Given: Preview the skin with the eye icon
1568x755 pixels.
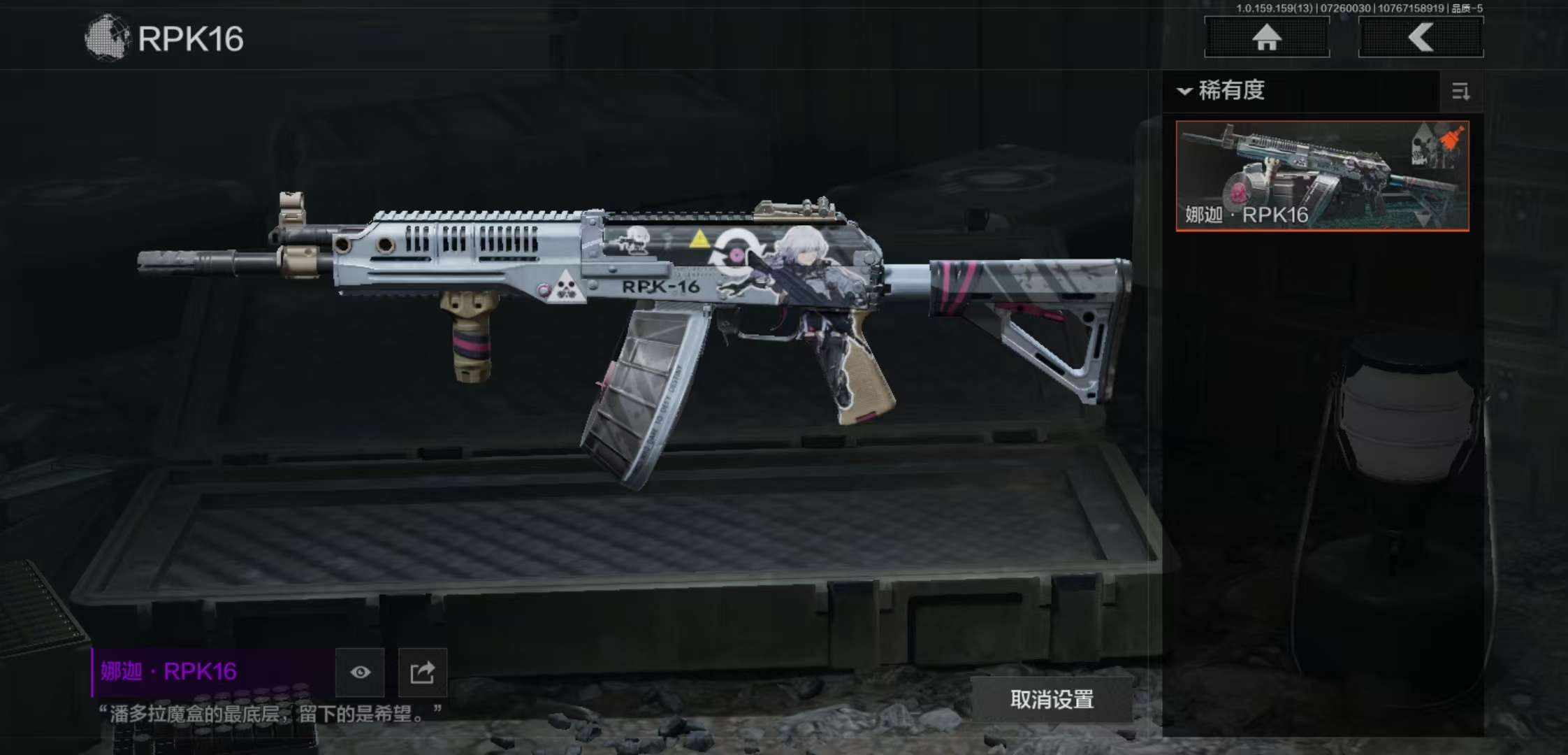Looking at the screenshot, I should click(360, 672).
